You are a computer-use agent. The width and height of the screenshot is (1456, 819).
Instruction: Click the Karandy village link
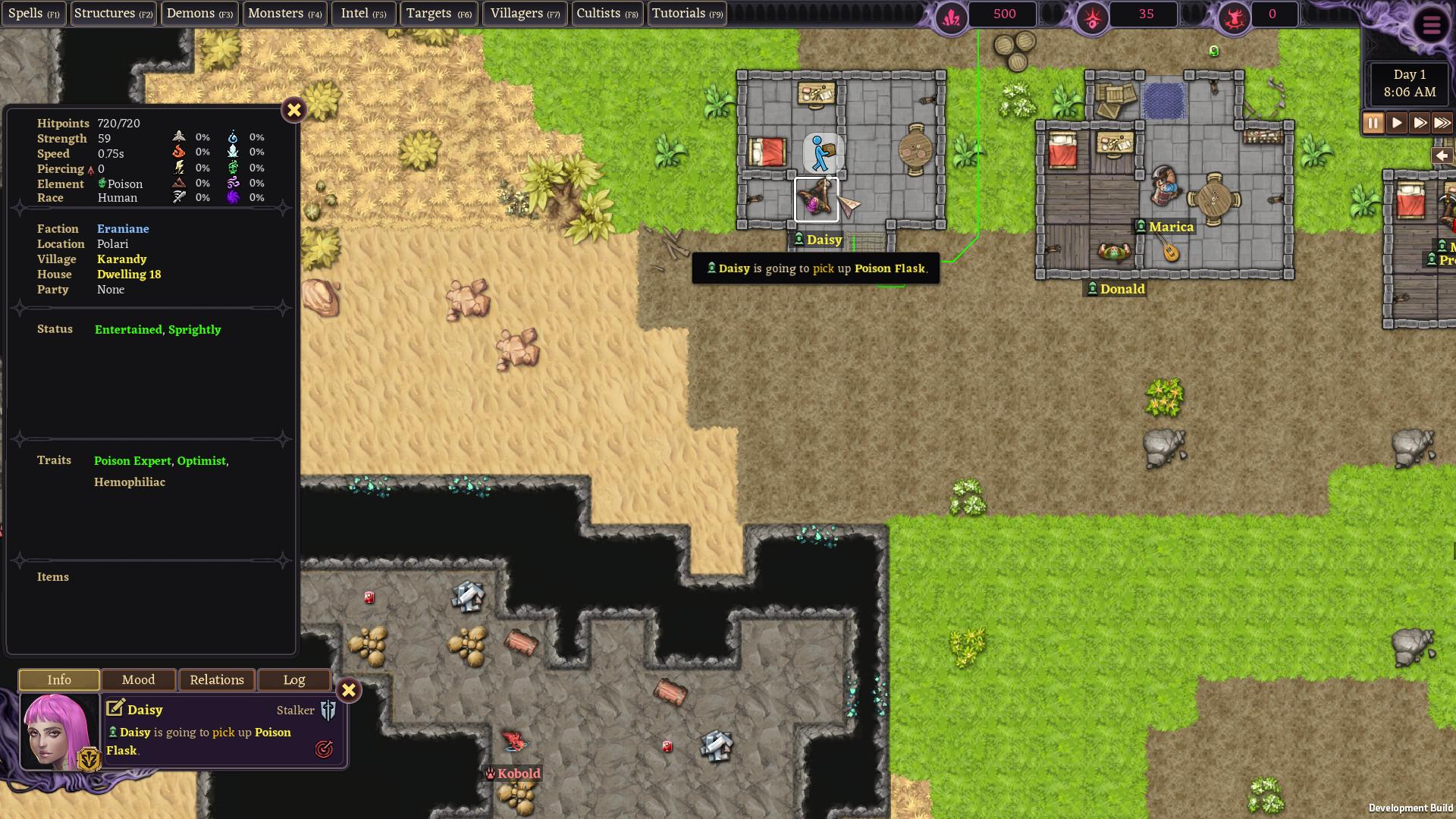(121, 259)
